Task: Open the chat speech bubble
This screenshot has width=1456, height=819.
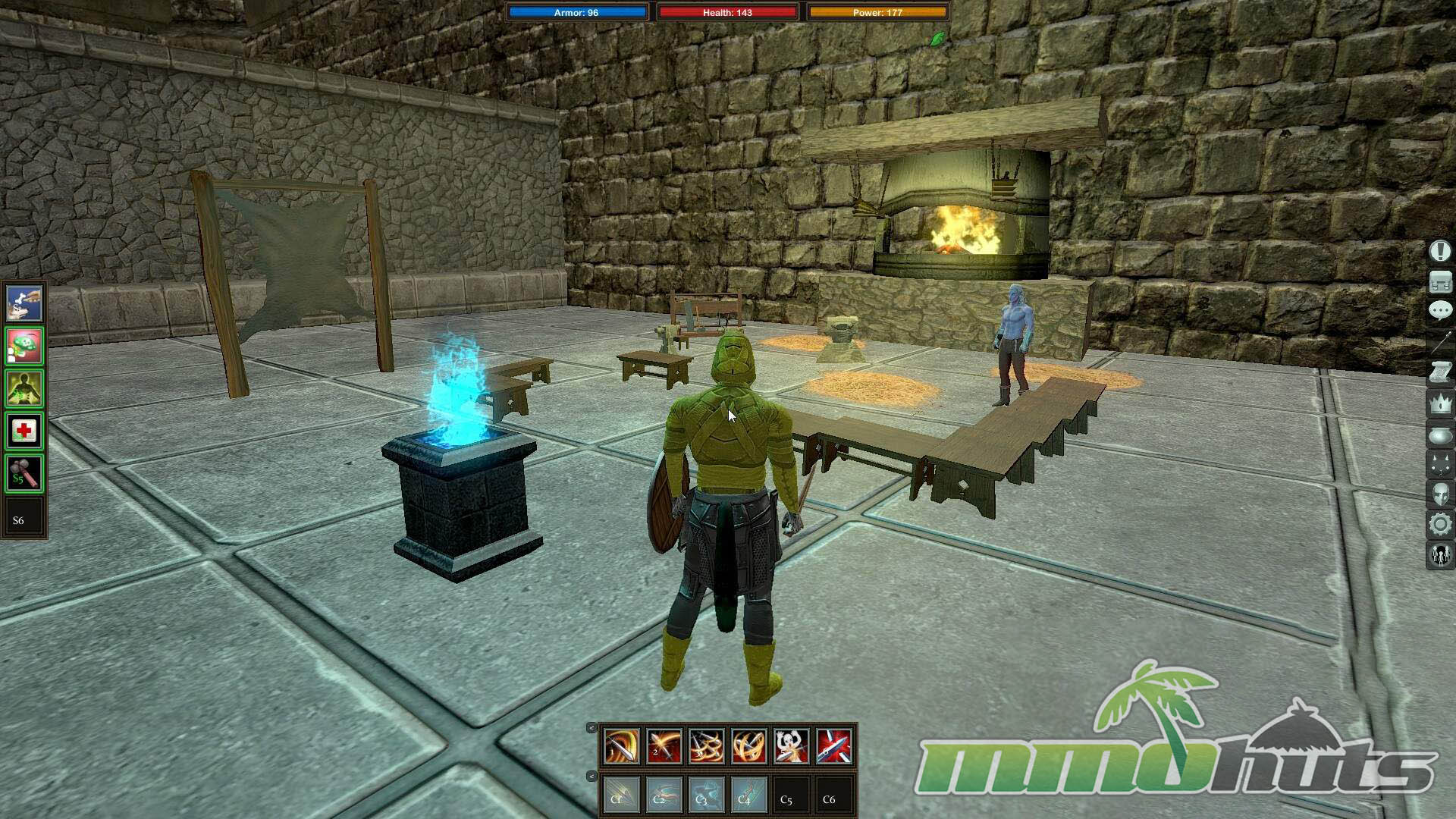Action: coord(1440,310)
